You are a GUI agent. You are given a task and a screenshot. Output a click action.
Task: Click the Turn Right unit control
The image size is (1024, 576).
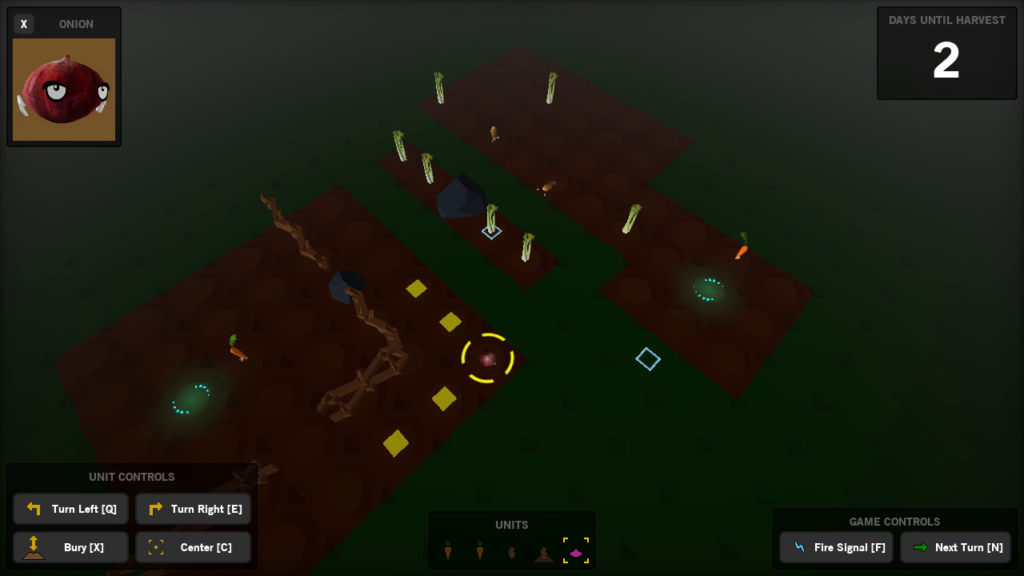193,509
